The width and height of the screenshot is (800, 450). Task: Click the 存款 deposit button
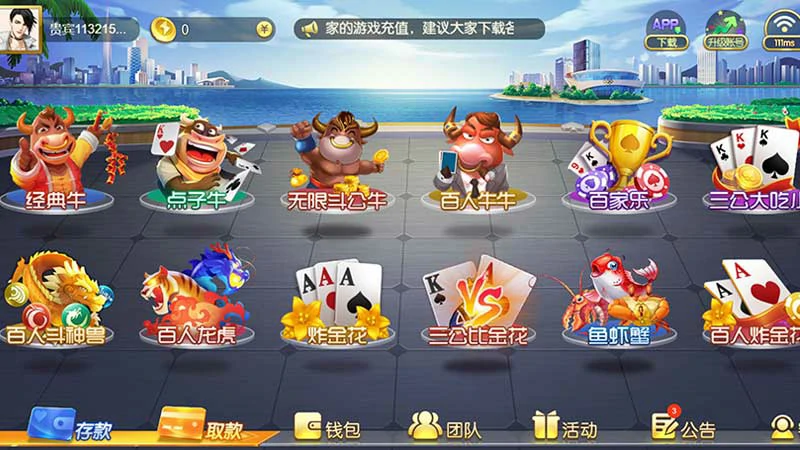pyautogui.click(x=72, y=427)
